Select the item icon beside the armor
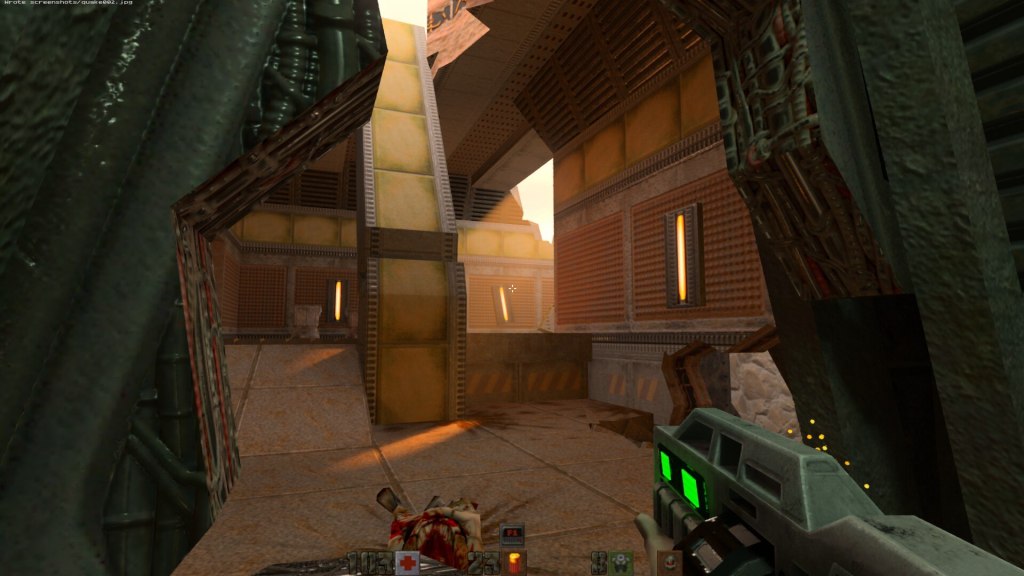Viewport: 1024px width, 576px height. [x=668, y=562]
